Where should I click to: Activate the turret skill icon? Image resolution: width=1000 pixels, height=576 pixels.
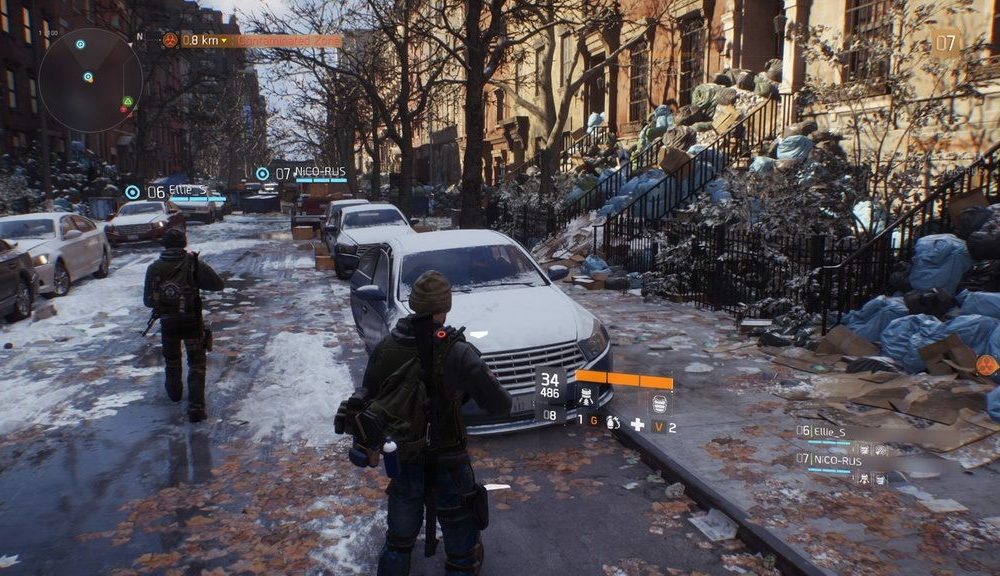pyautogui.click(x=587, y=397)
